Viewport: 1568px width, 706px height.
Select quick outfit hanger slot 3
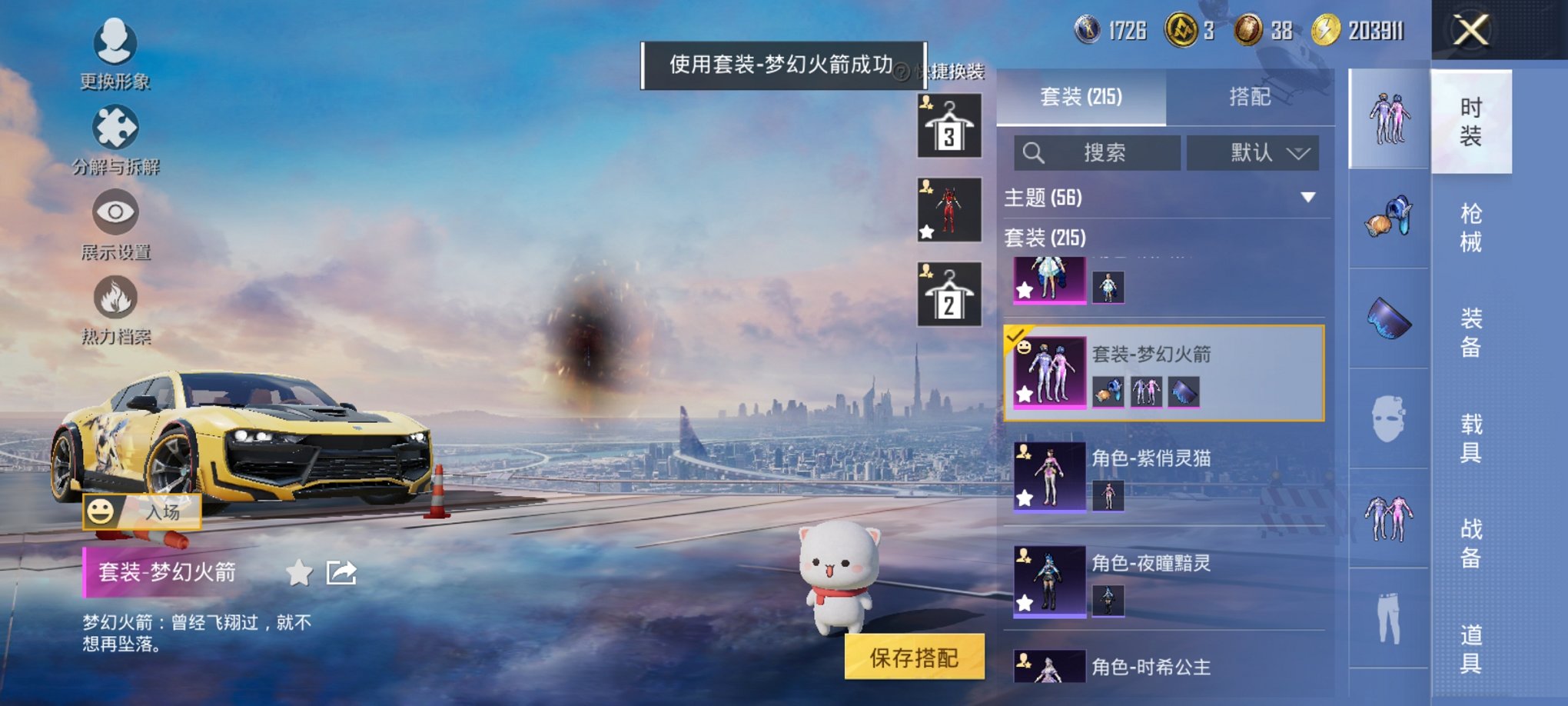click(x=949, y=125)
